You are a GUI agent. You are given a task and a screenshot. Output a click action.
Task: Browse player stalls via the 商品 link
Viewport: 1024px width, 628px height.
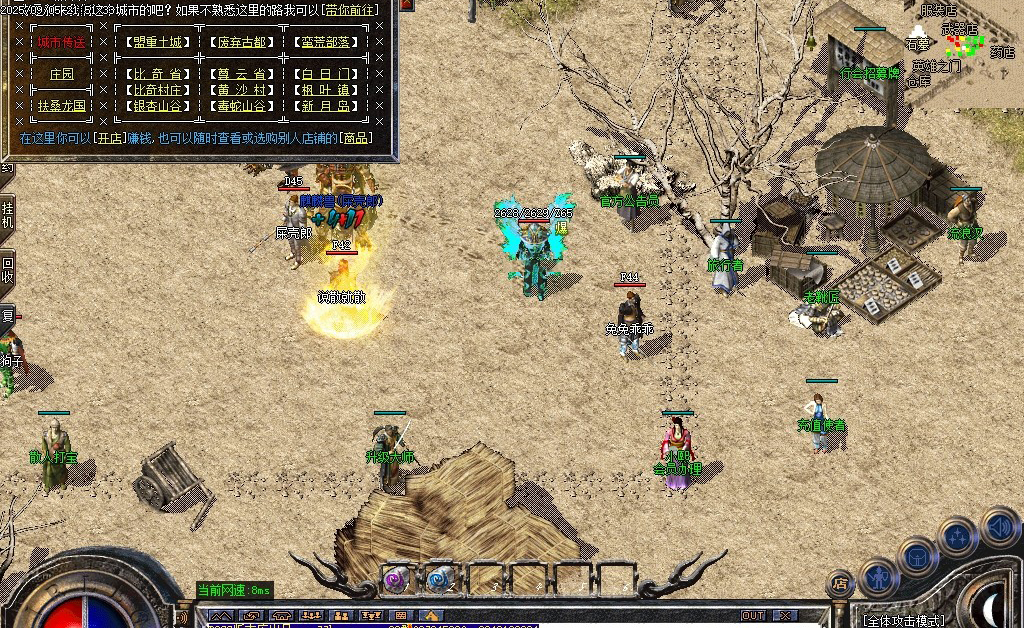[355, 138]
